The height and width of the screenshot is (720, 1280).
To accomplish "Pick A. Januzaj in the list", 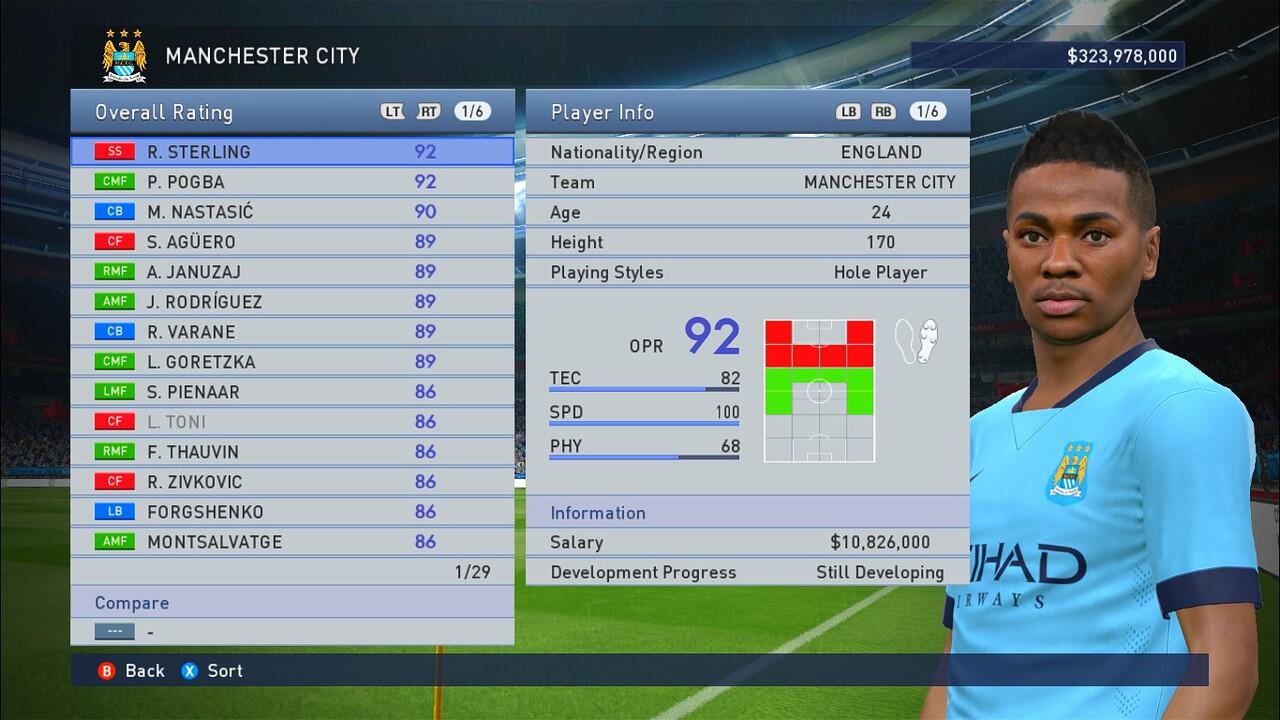I will pyautogui.click(x=292, y=272).
